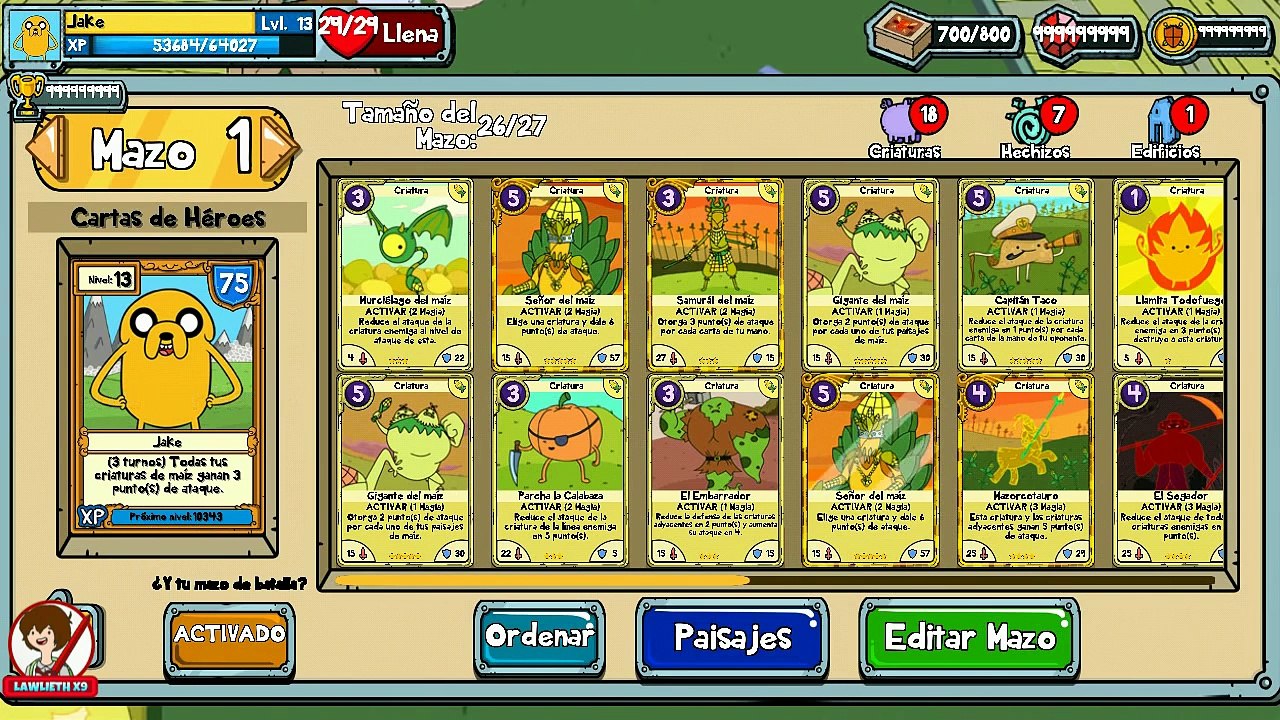
Task: Select the El Segador card
Action: (x=1170, y=470)
